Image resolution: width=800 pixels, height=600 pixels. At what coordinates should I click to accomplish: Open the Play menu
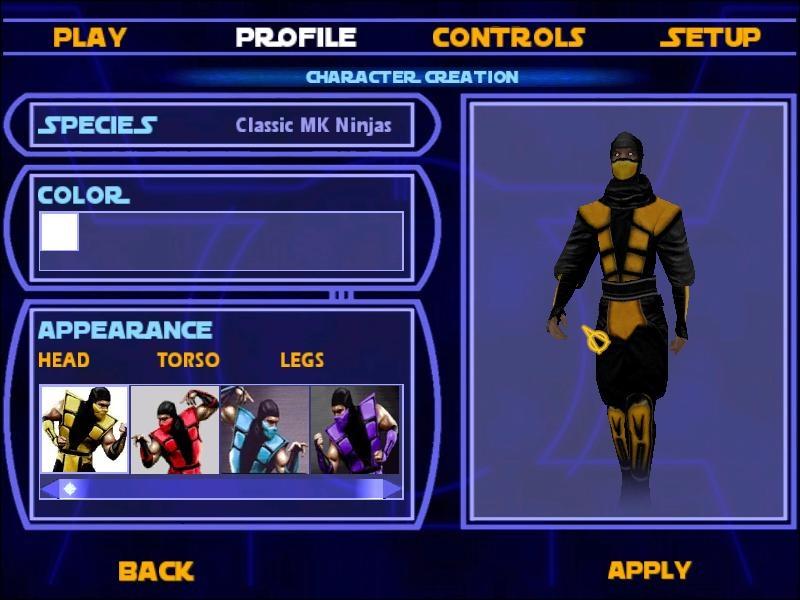click(x=90, y=38)
